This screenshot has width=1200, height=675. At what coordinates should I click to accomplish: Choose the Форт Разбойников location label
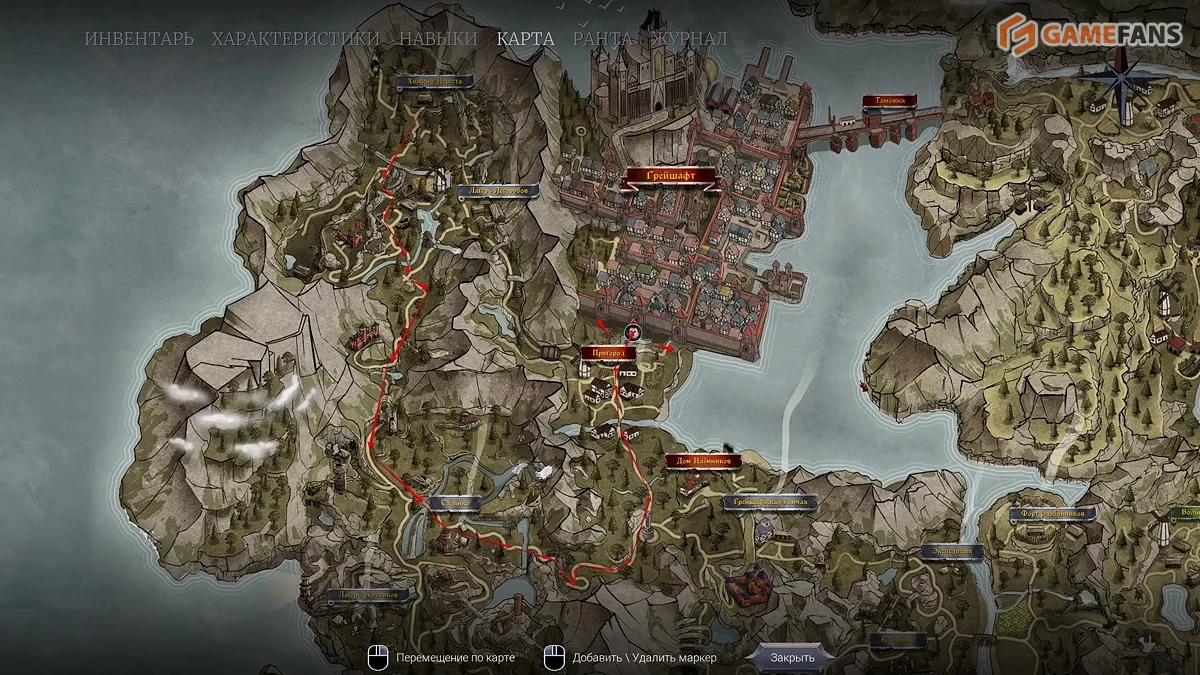[x=1051, y=514]
